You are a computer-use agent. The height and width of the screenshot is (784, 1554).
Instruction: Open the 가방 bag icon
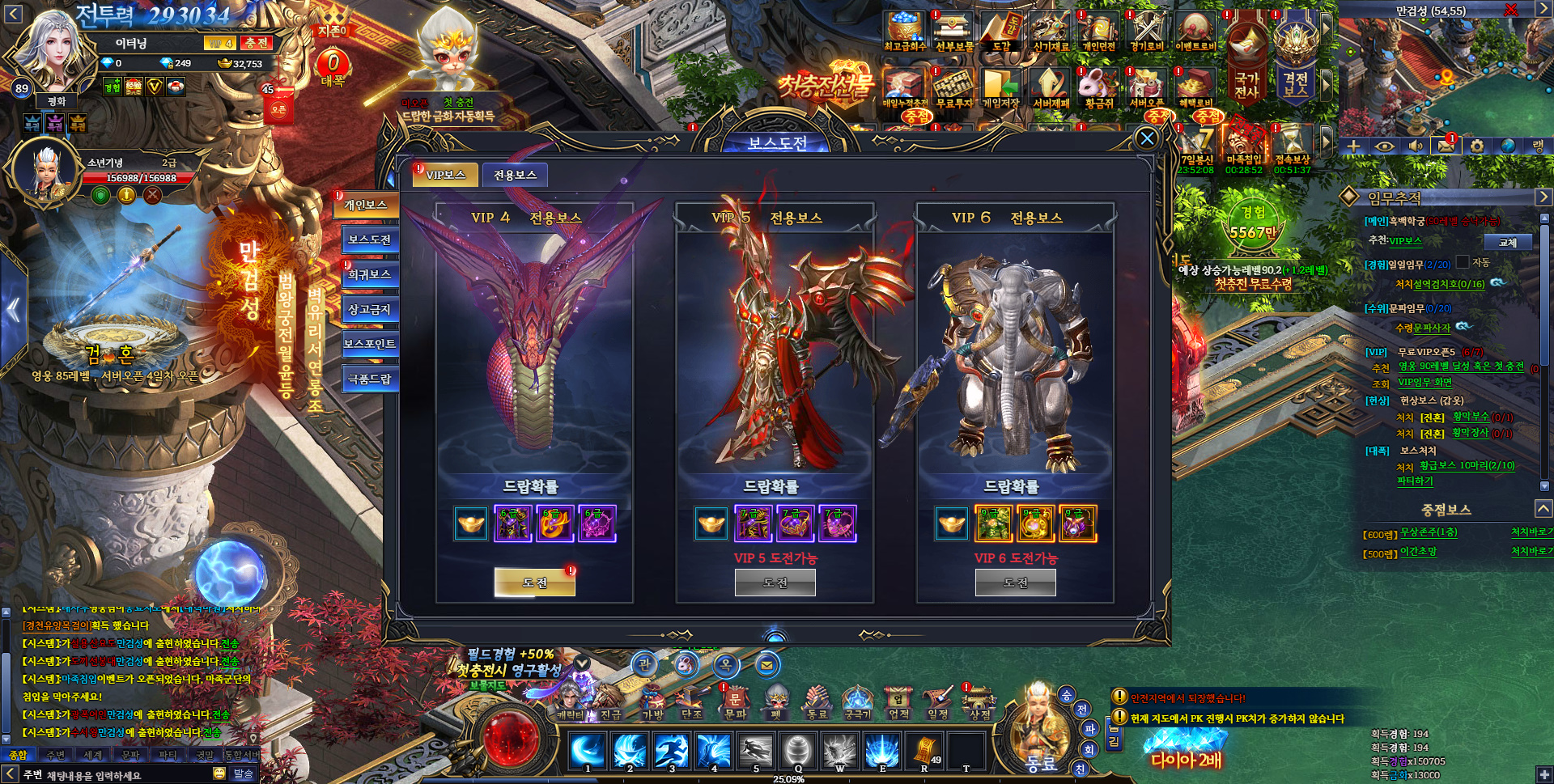(x=652, y=702)
